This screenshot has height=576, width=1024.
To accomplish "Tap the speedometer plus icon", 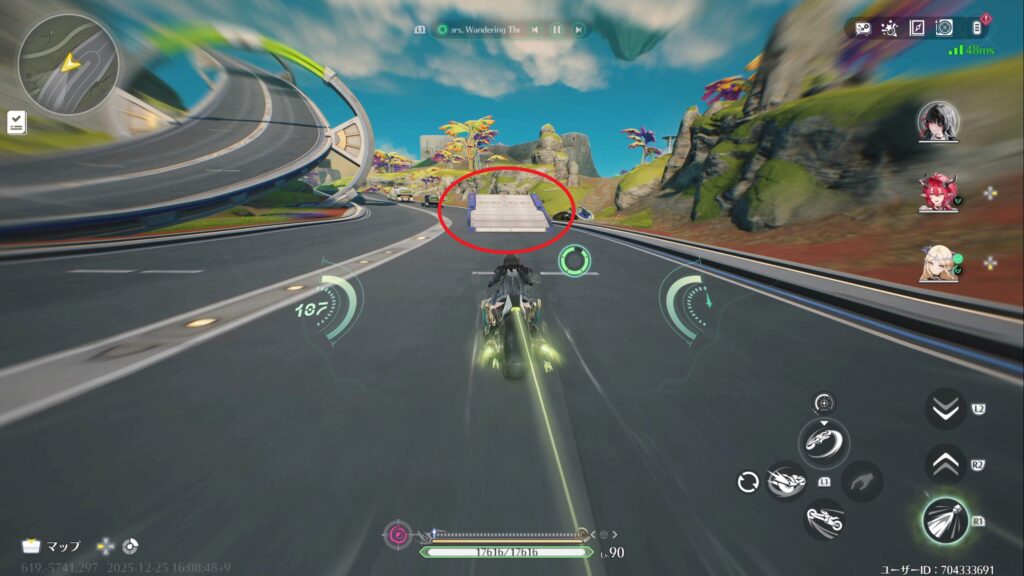I will pos(824,403).
